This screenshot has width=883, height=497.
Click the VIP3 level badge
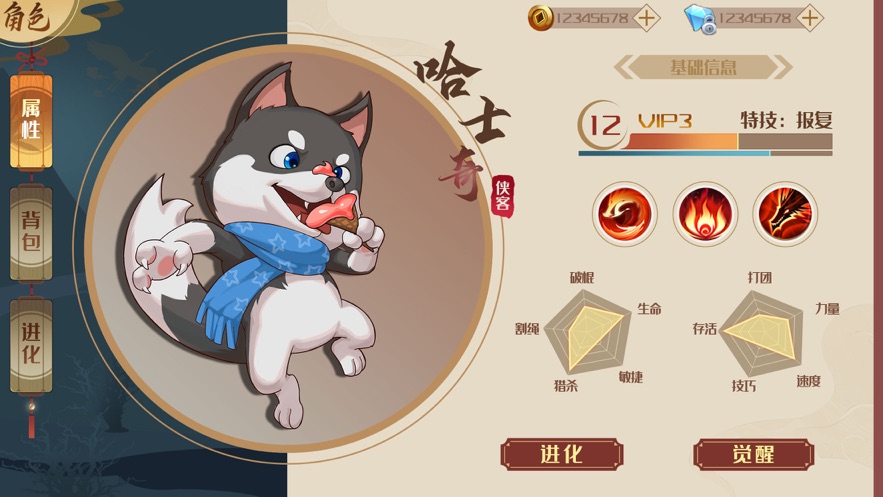pyautogui.click(x=665, y=122)
